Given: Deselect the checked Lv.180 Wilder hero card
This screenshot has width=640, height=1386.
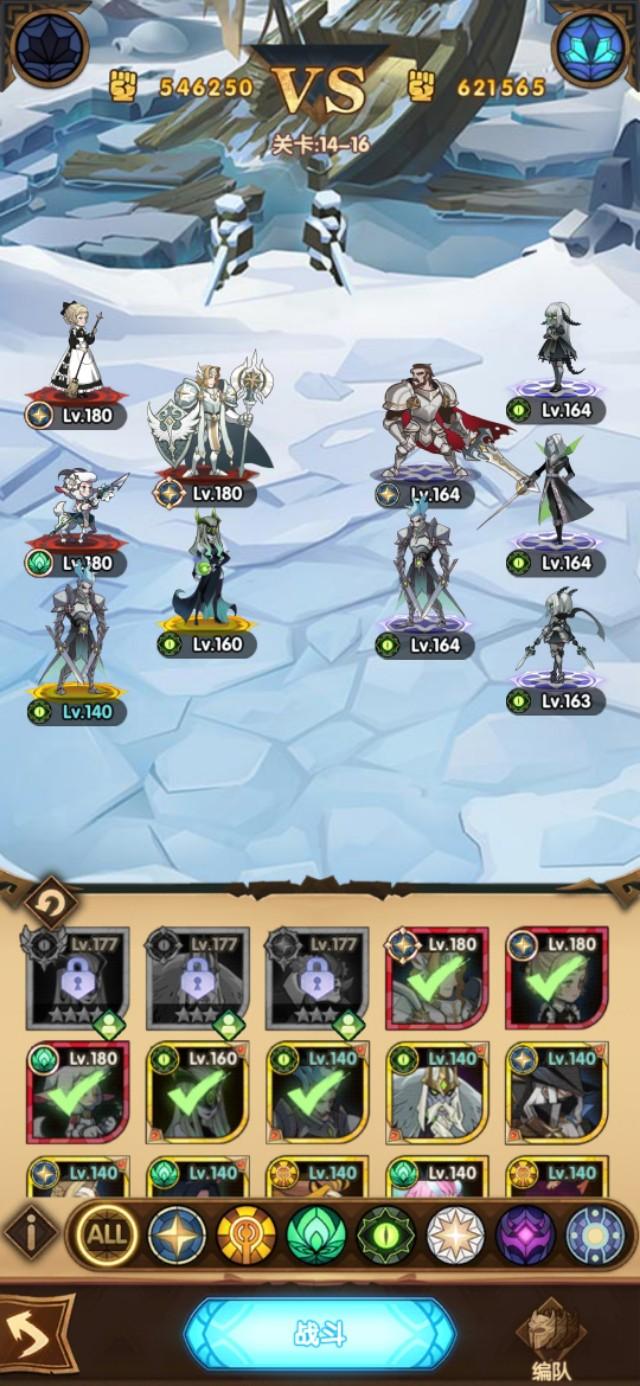Looking at the screenshot, I should [x=78, y=1092].
